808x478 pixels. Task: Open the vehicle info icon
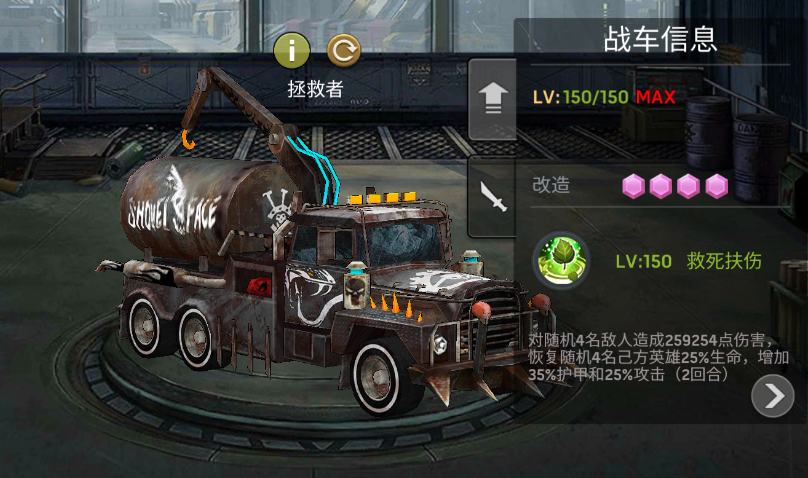(291, 50)
